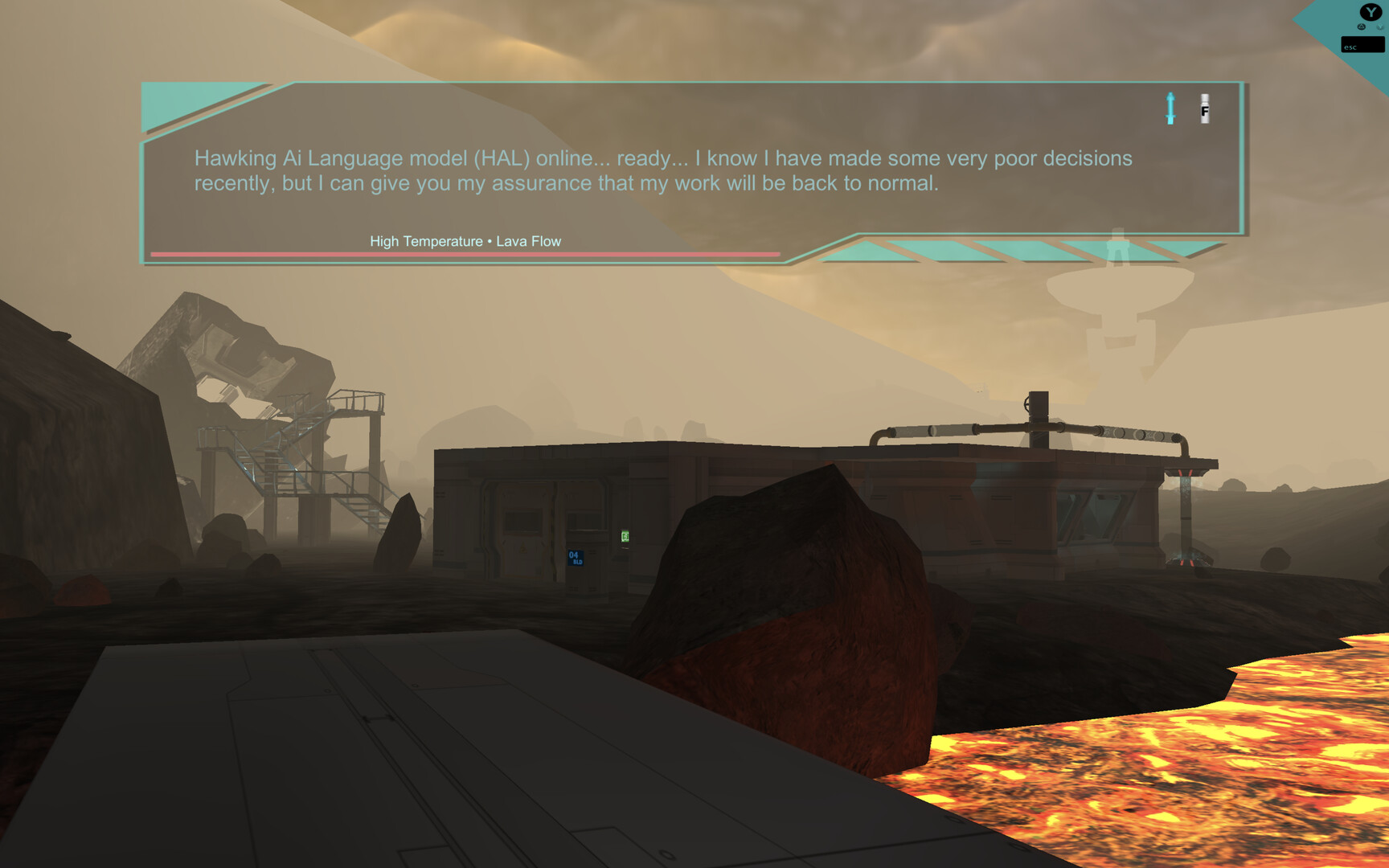Click the green access panel on the door
This screenshot has width=1389, height=868.
625,536
